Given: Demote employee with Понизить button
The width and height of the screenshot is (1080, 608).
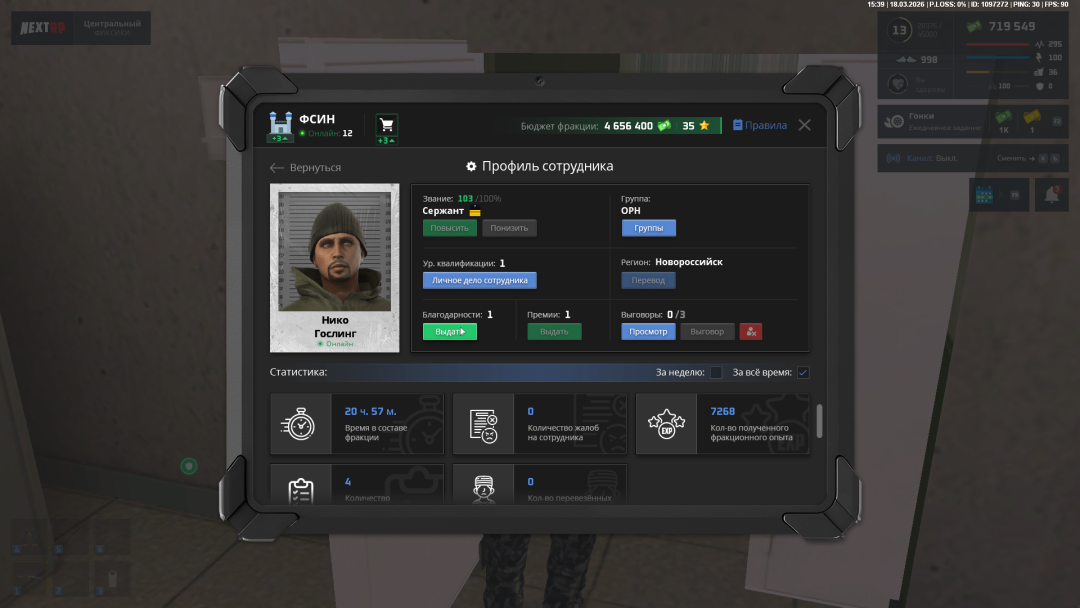Looking at the screenshot, I should pos(509,228).
